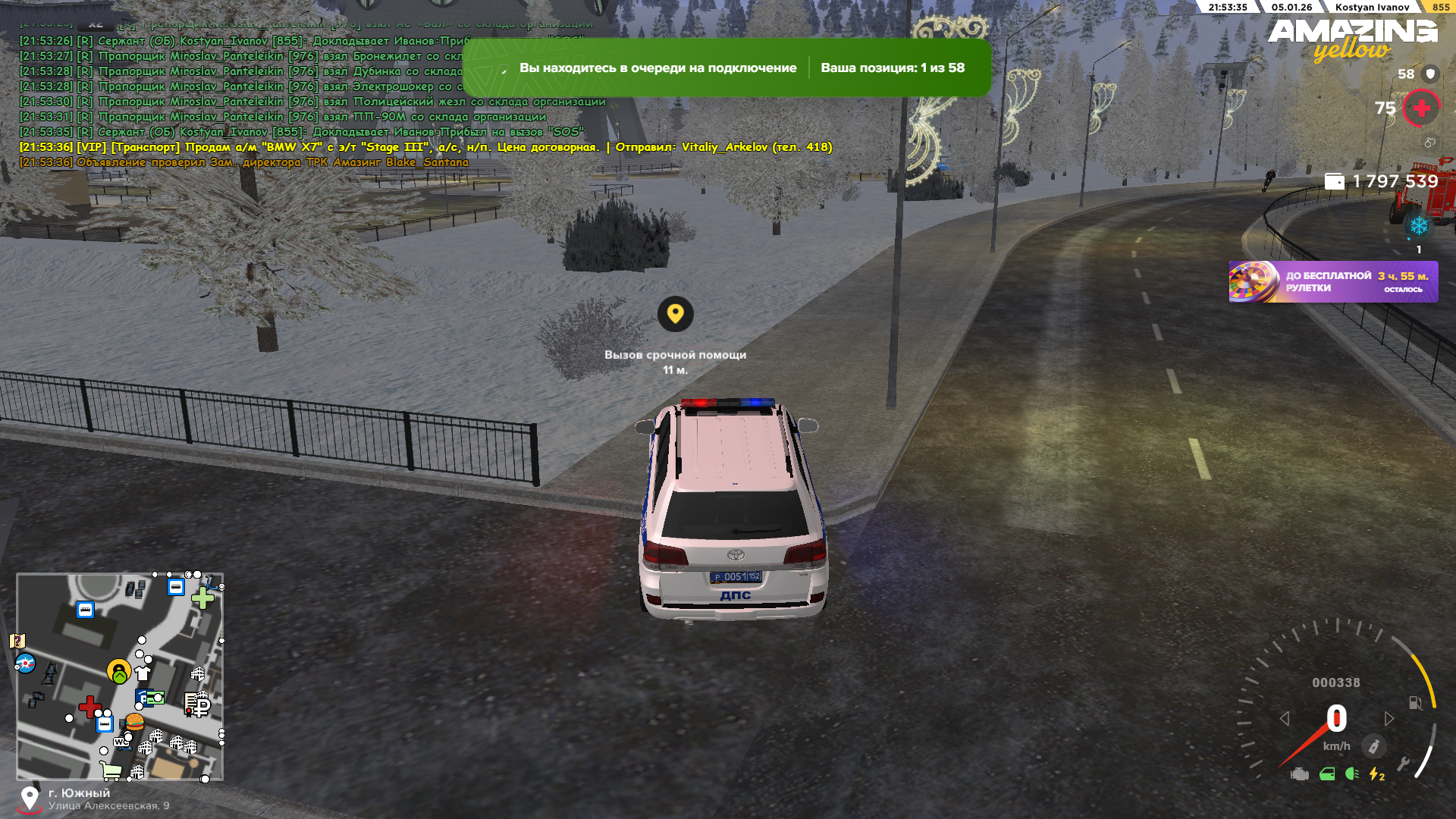This screenshot has width=1456, height=819.
Task: Activate the right turn signal arrow
Action: pos(1389,718)
